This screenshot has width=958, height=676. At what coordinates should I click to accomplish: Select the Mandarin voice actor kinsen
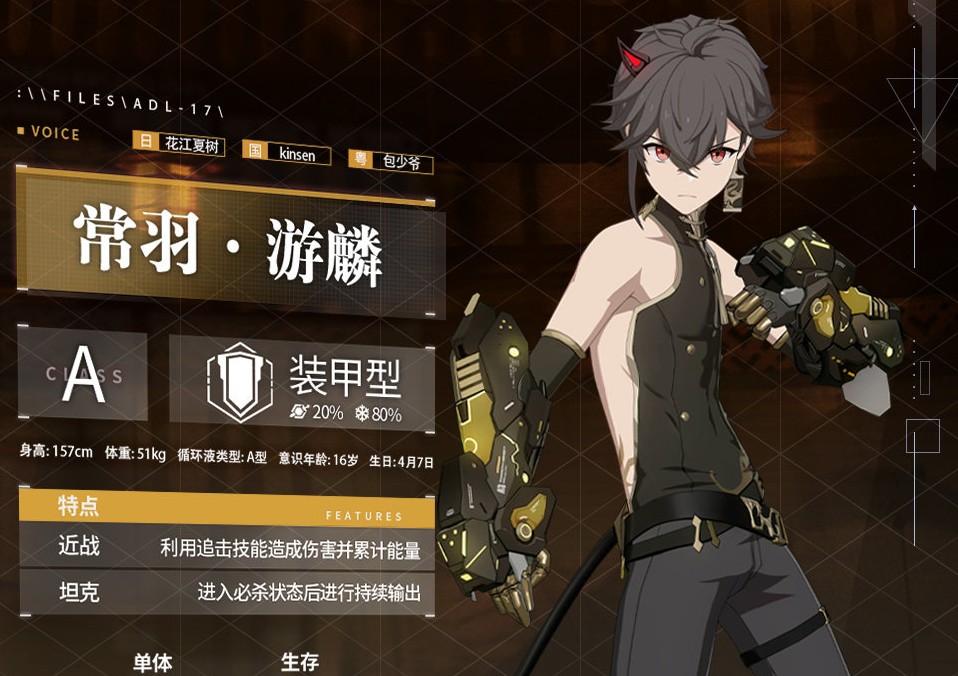point(287,153)
